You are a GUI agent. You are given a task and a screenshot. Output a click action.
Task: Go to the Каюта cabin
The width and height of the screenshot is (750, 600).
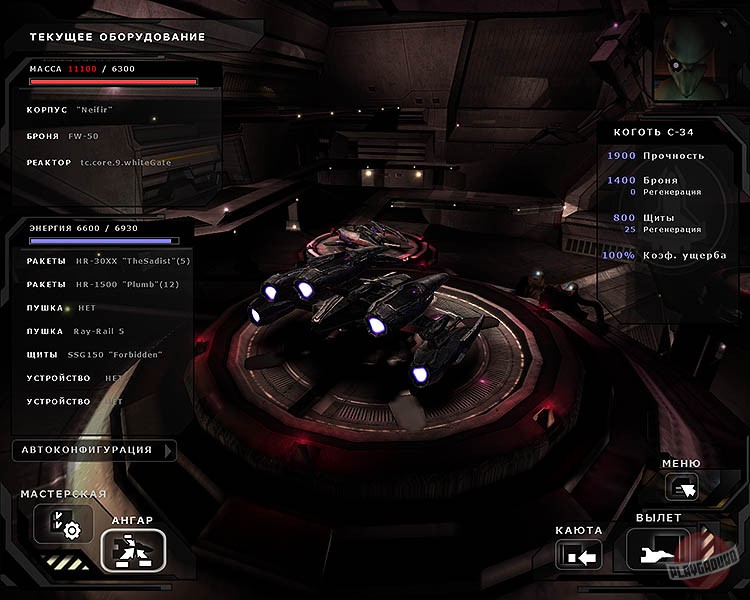coord(579,551)
